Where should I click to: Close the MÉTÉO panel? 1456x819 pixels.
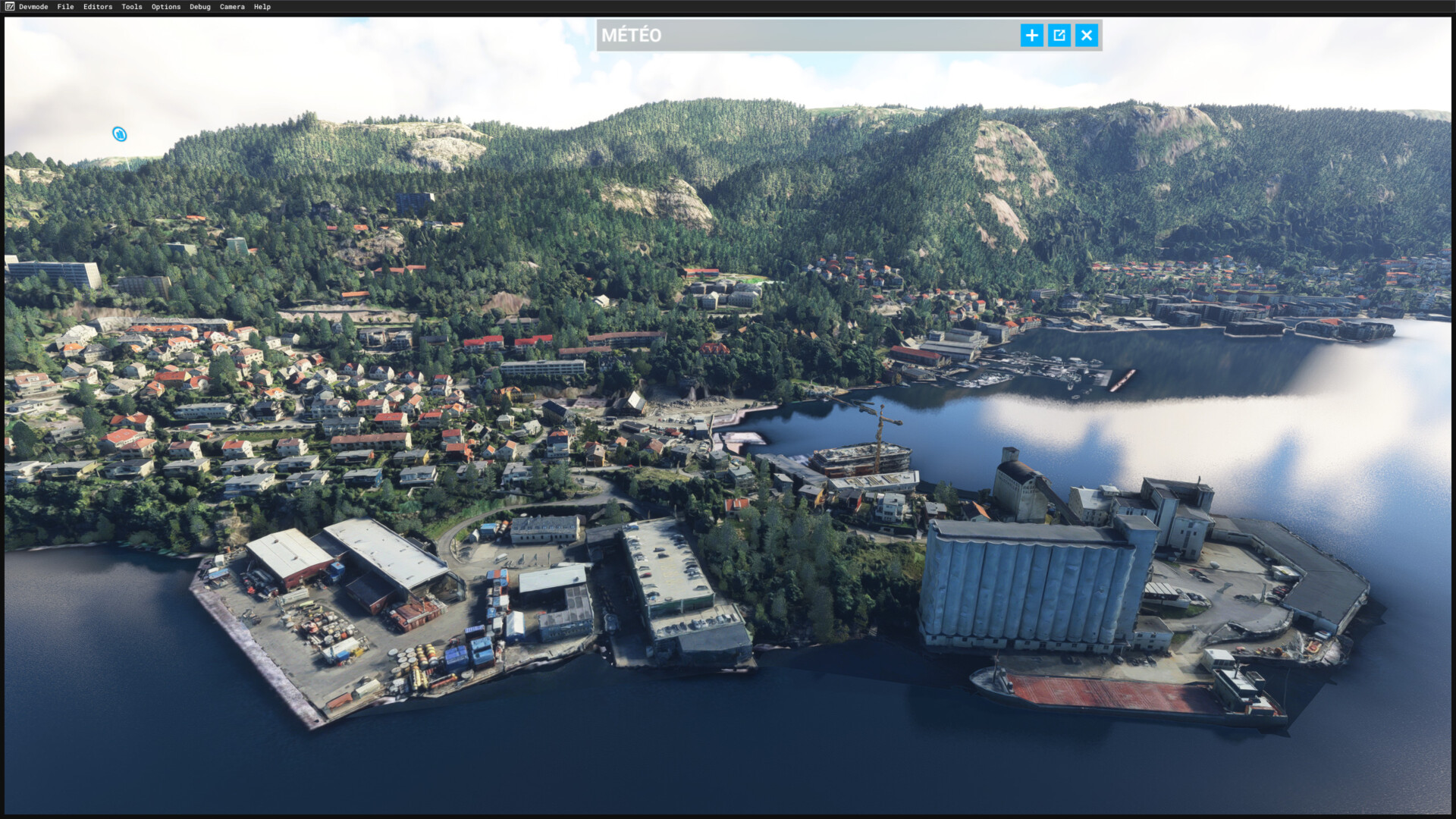(1086, 35)
